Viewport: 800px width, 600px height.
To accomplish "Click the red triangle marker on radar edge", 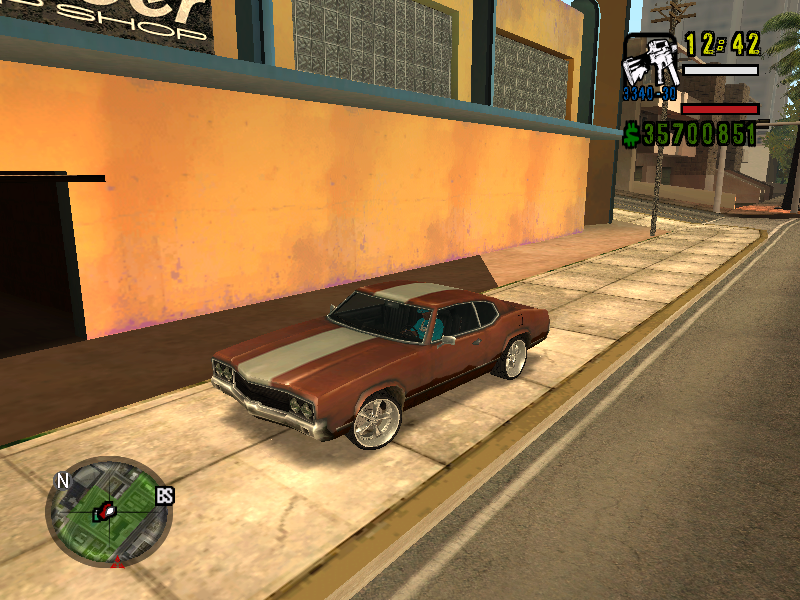I will [117, 563].
